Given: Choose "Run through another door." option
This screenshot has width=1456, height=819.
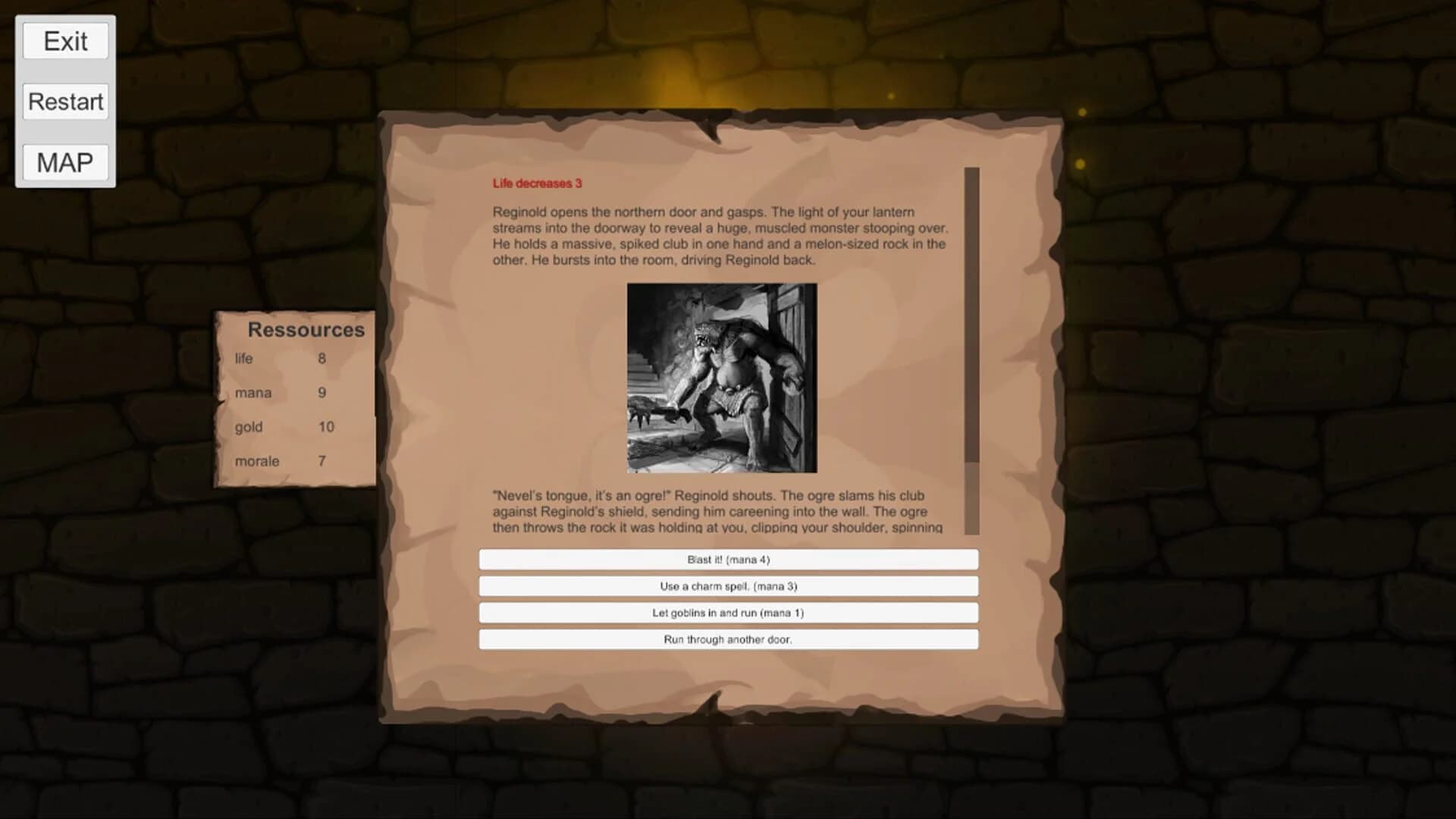Looking at the screenshot, I should click(727, 639).
